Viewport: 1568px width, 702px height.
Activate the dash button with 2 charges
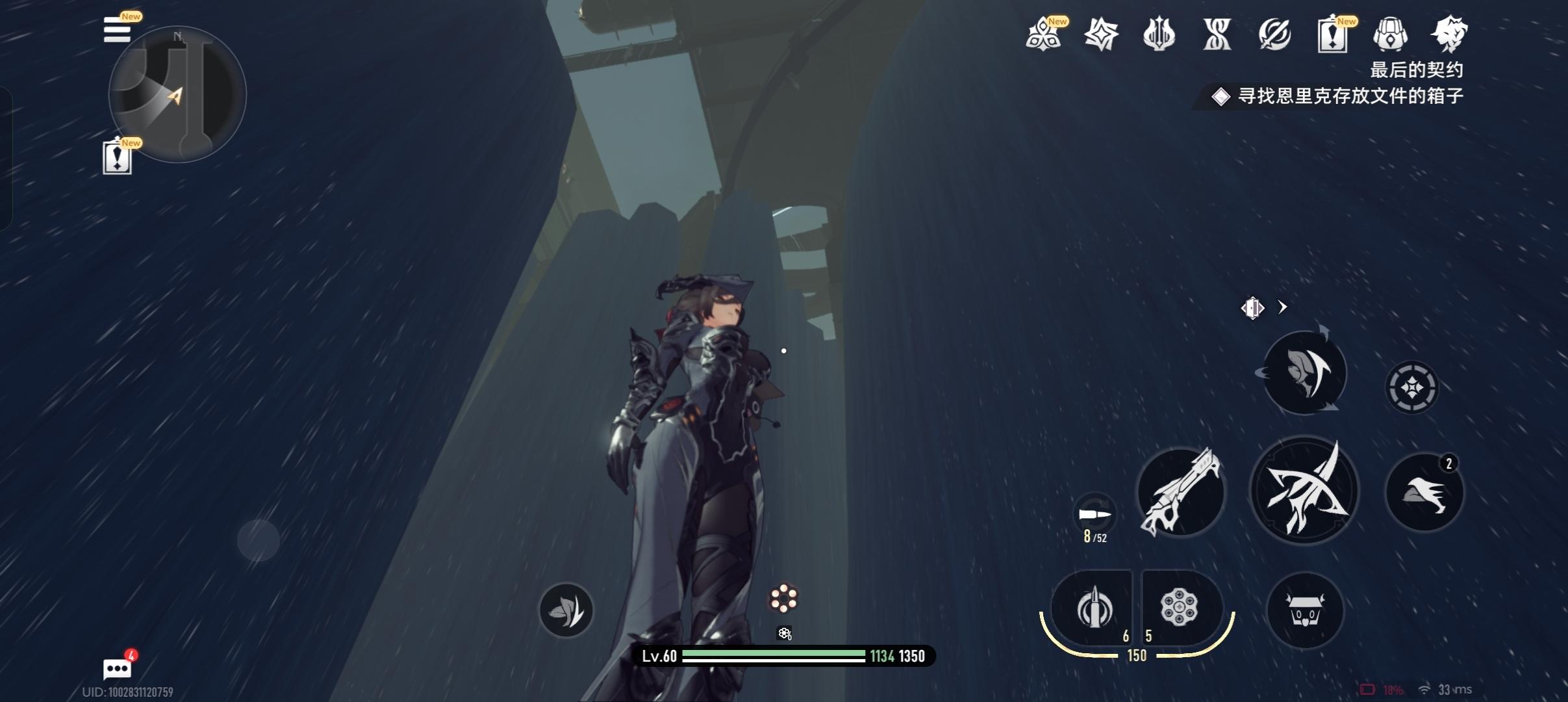(1424, 492)
